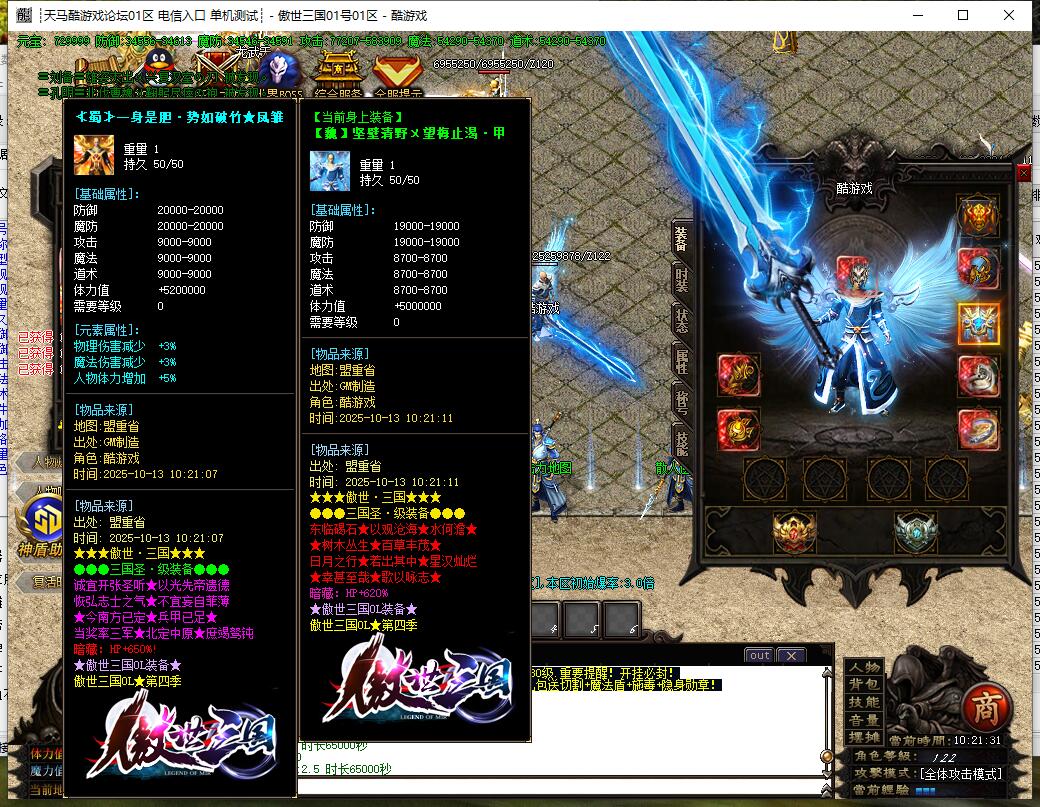Click the chat window's out button

point(759,656)
